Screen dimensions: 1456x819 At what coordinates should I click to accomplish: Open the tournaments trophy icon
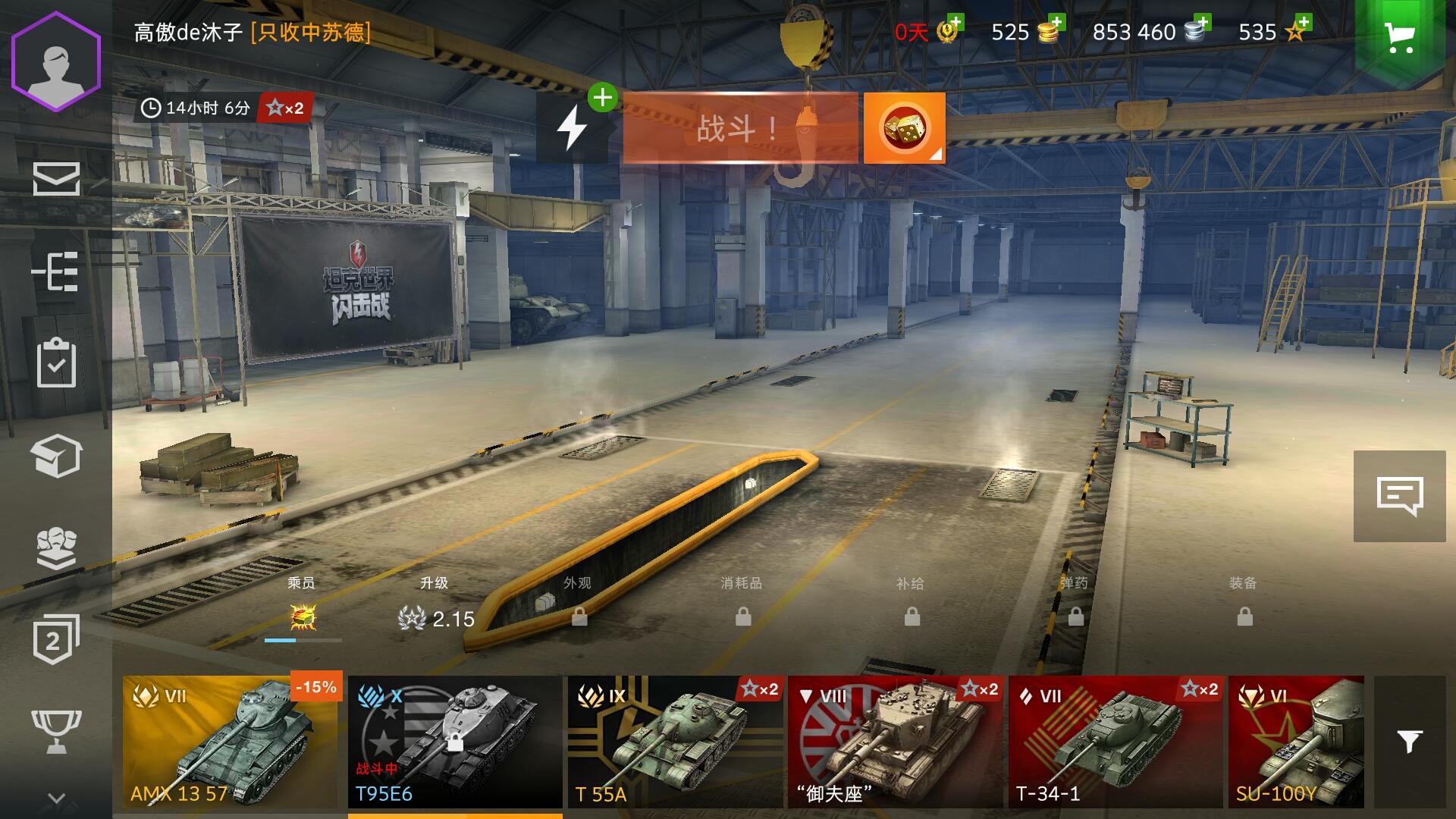(x=58, y=730)
